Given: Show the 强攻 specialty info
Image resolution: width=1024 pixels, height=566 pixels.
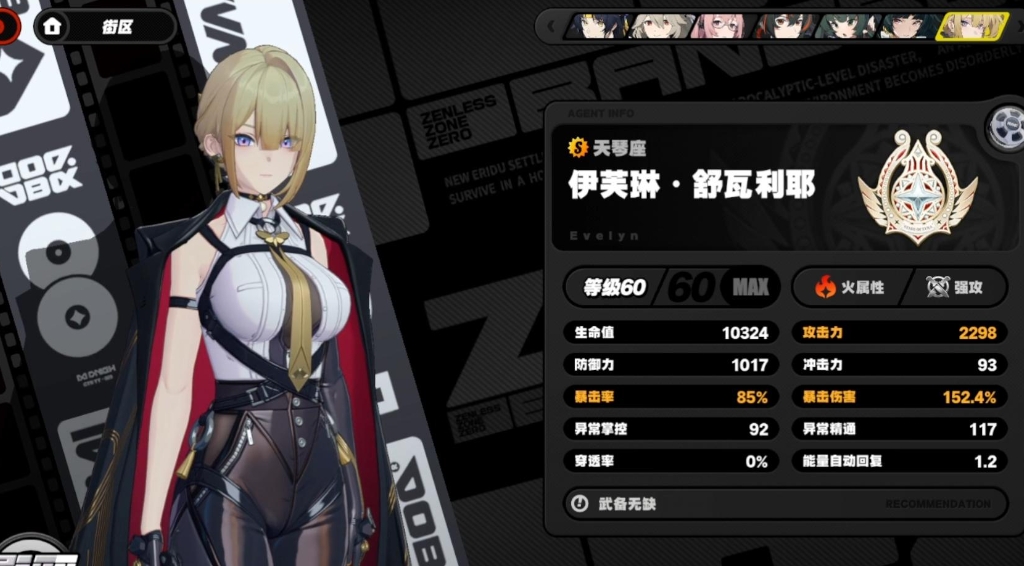Looking at the screenshot, I should (954, 288).
